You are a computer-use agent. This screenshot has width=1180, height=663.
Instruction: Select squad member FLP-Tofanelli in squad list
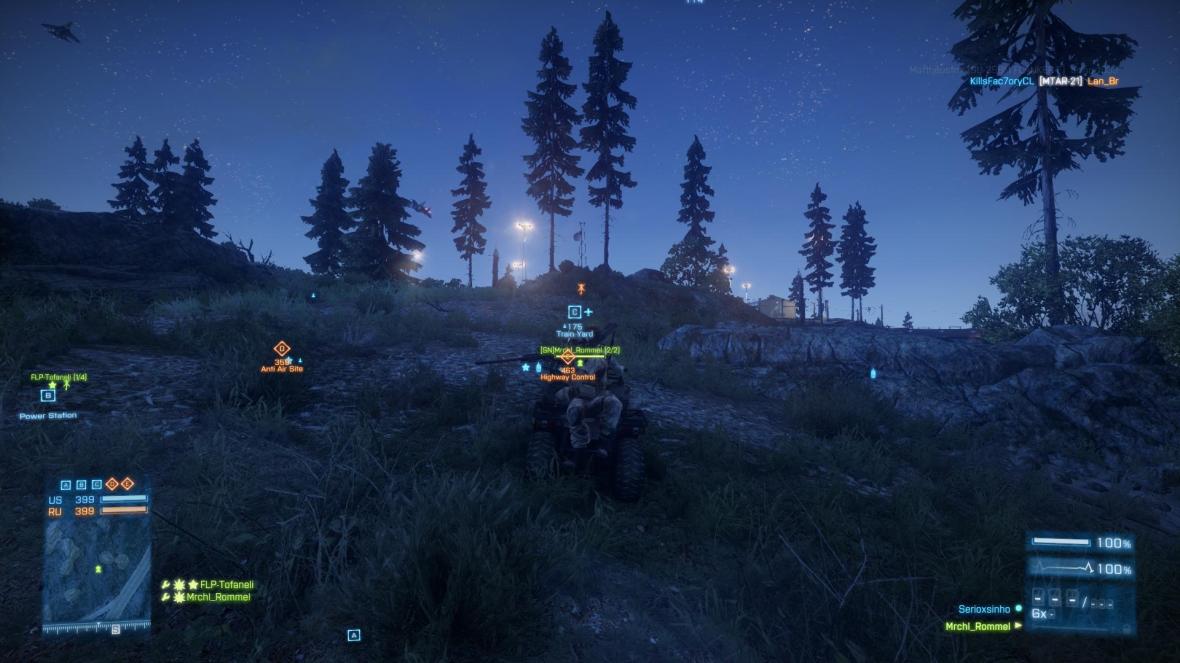tap(226, 584)
